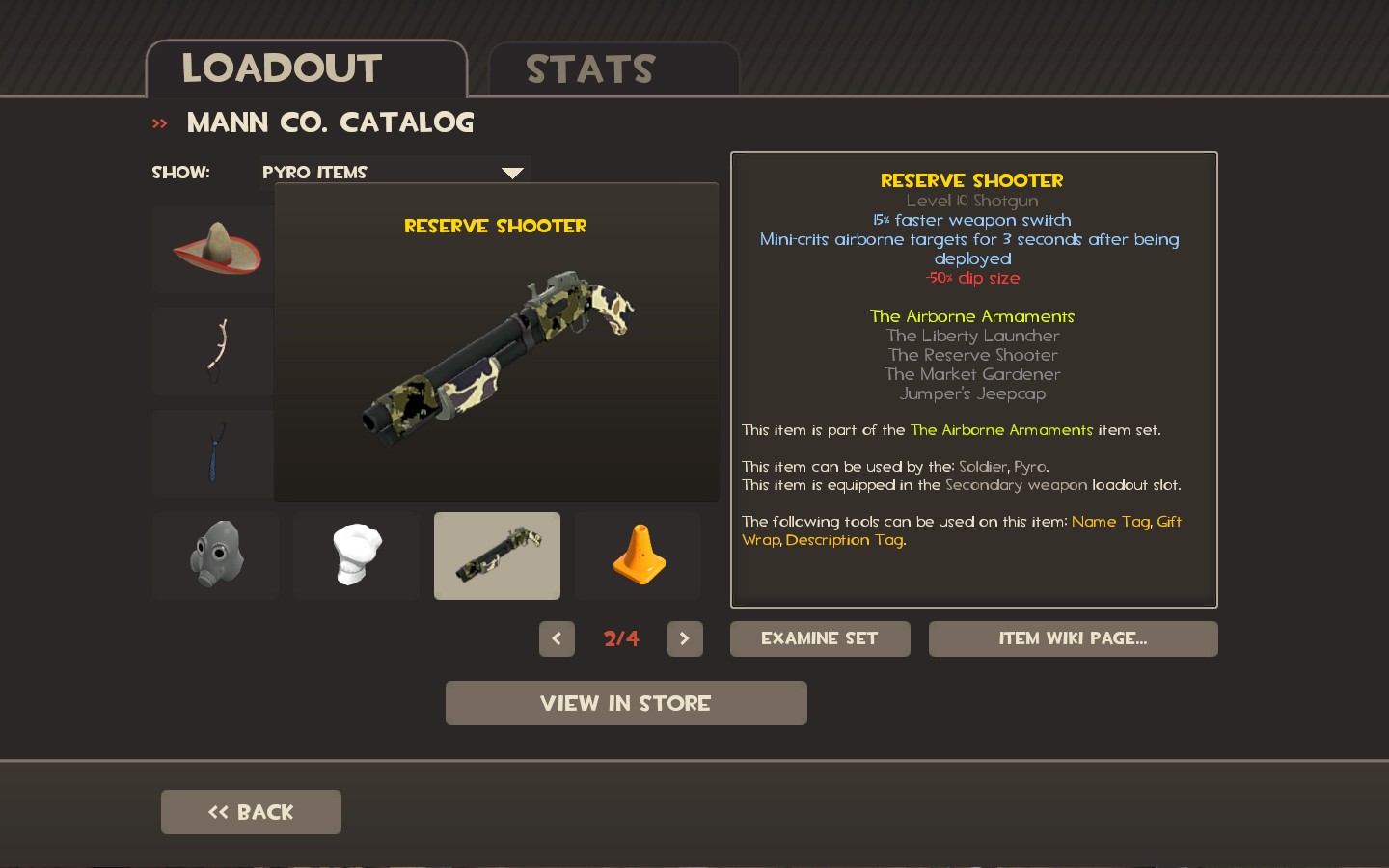Switch to the Stats tab
The height and width of the screenshot is (868, 1389).
coord(589,68)
